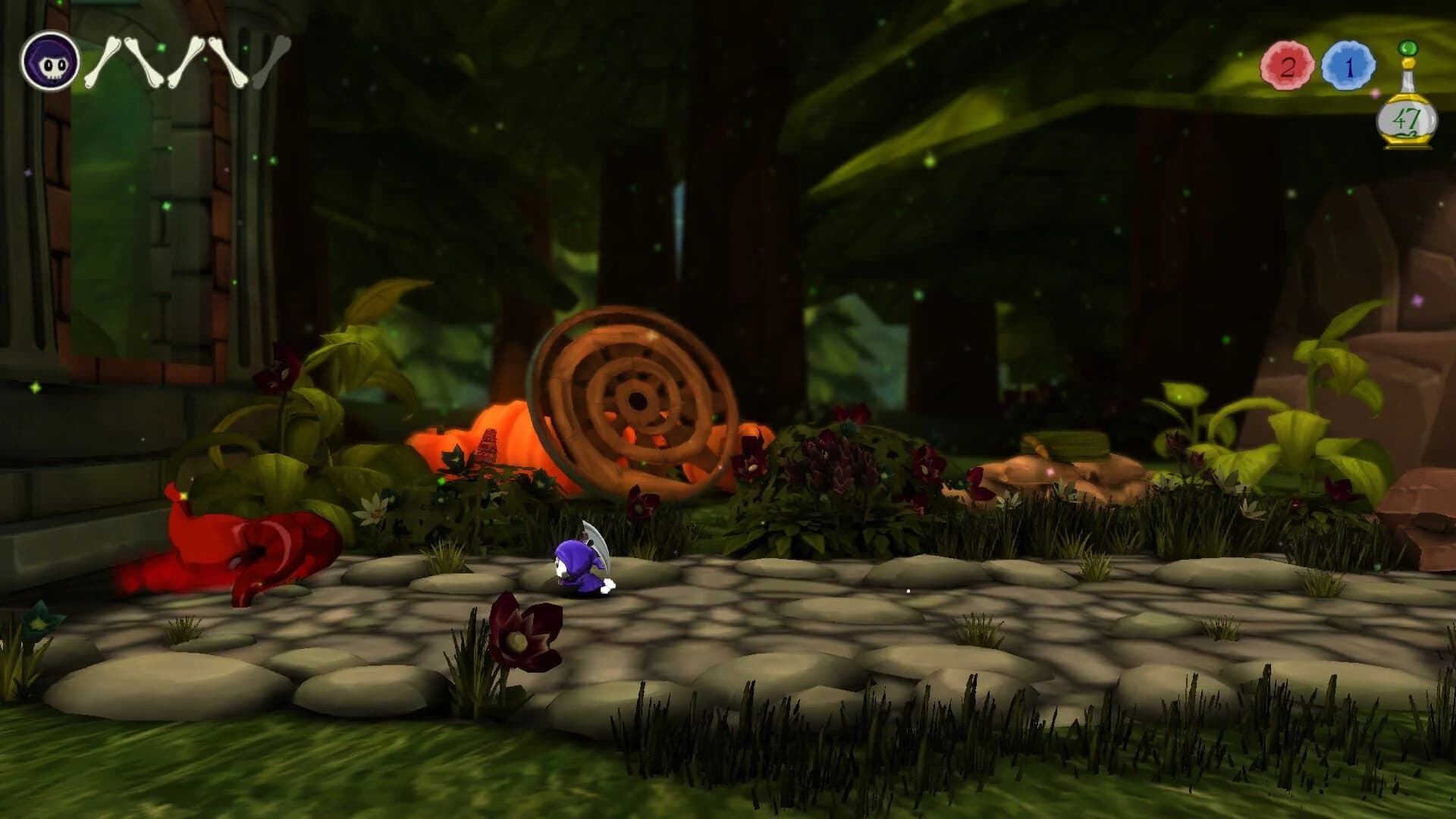Select the red petal counter showing 2
The width and height of the screenshot is (1456, 819).
point(1287,67)
